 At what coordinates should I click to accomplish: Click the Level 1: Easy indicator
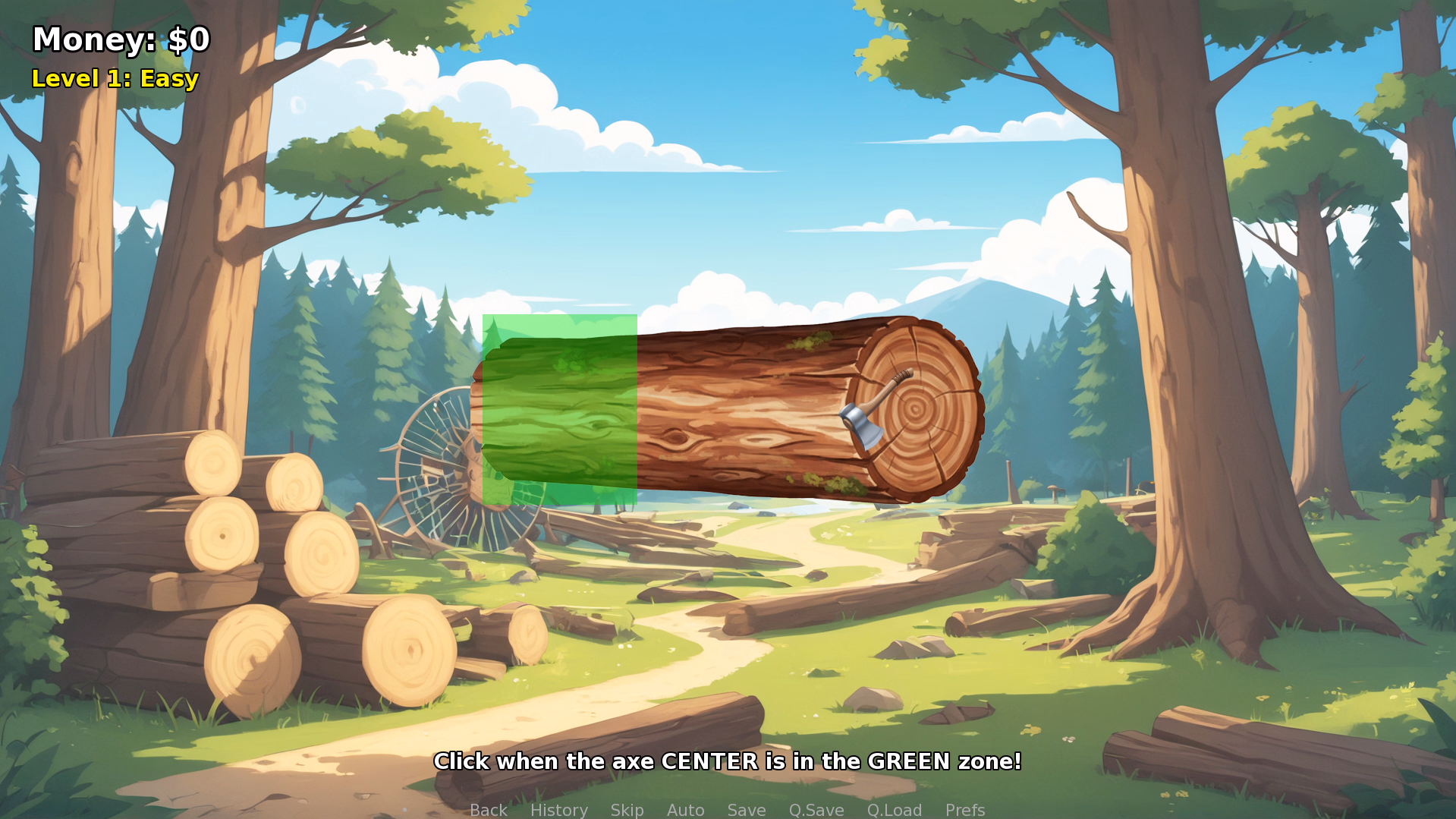(114, 78)
